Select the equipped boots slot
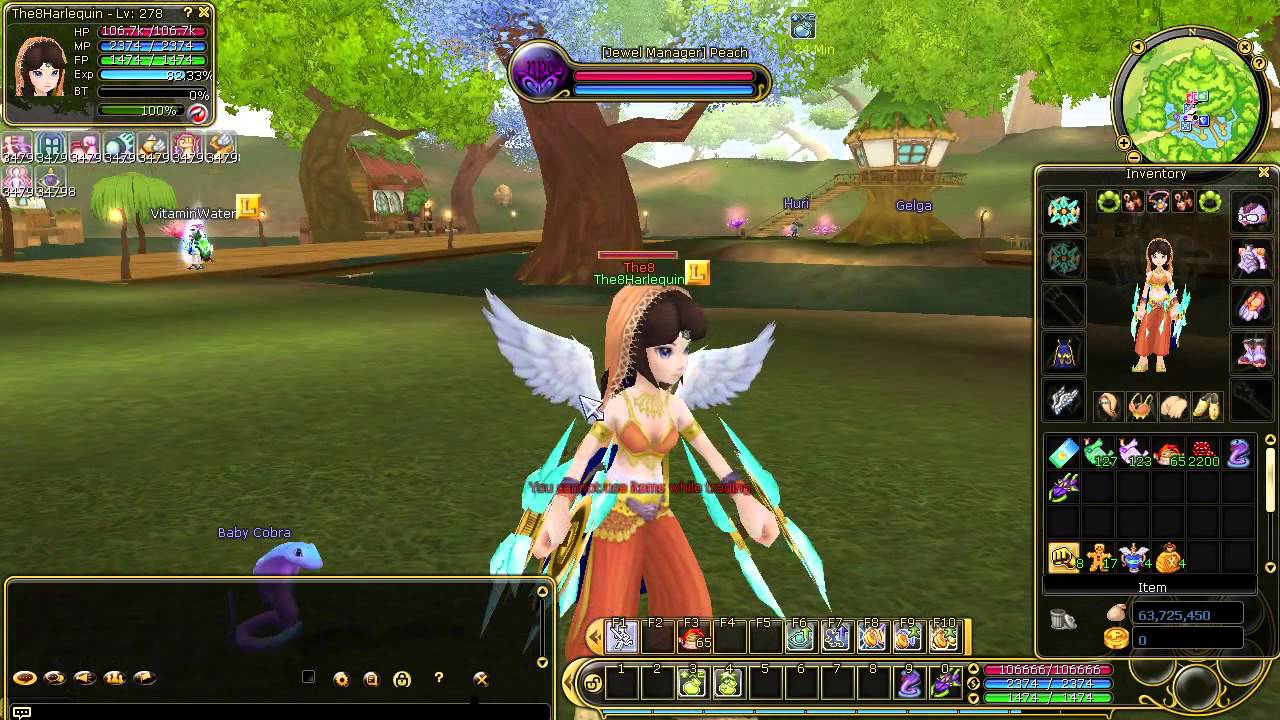 pos(1252,352)
